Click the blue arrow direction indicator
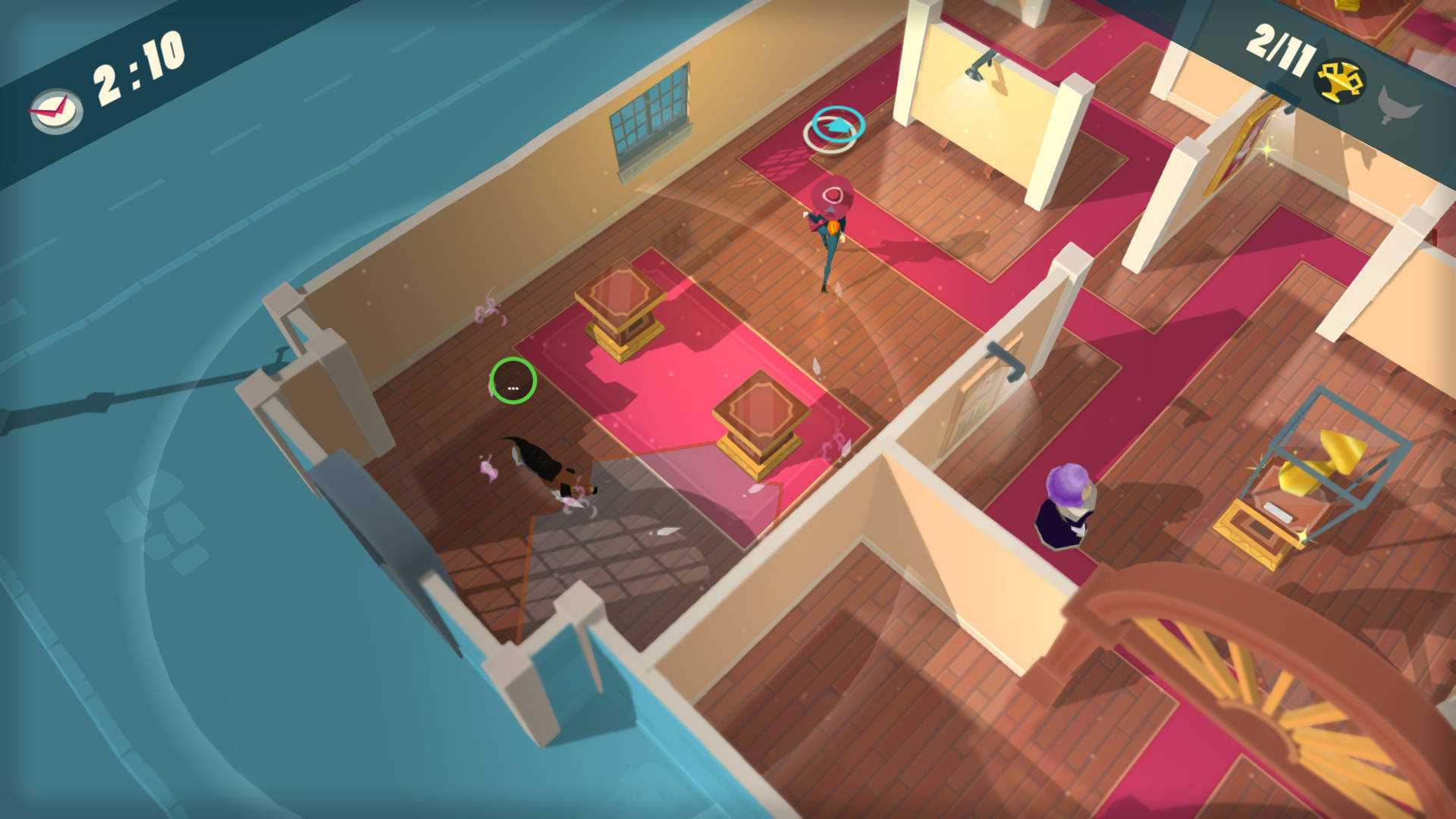Screen dimensions: 1456x819 click(836, 124)
